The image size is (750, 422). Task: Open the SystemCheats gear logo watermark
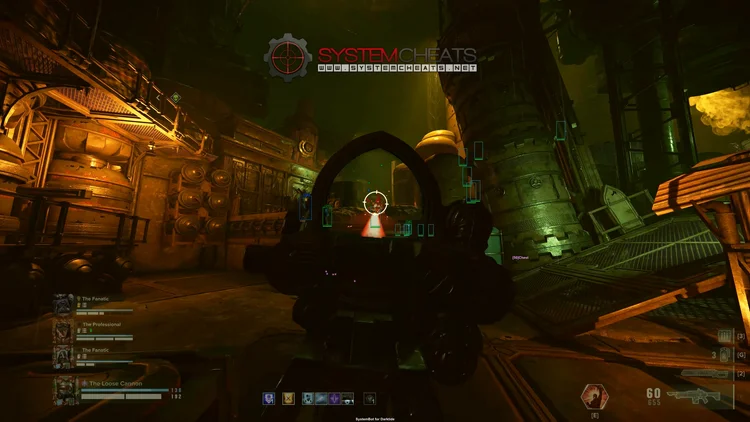coord(288,59)
